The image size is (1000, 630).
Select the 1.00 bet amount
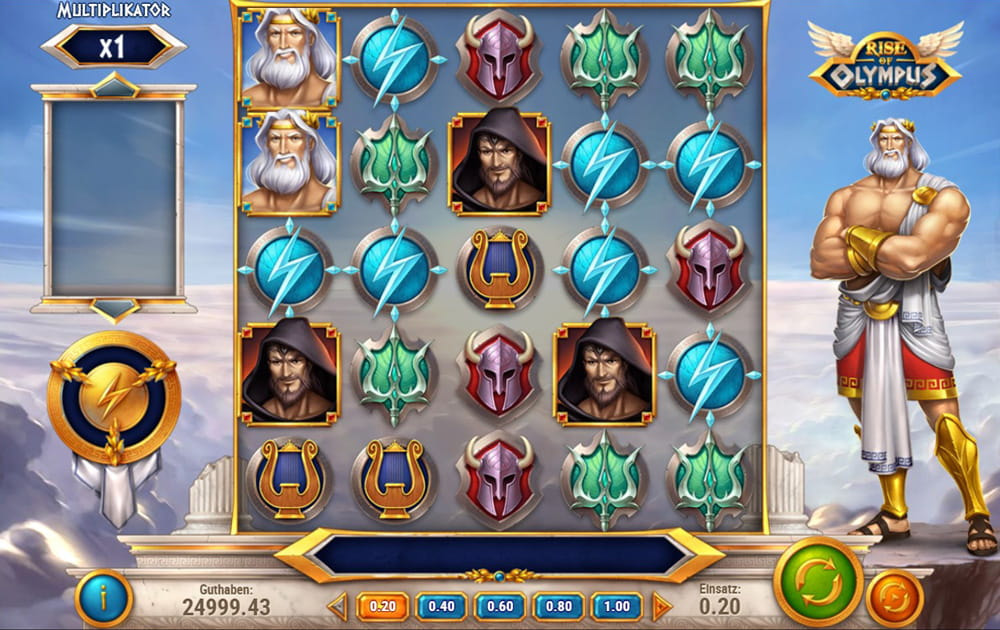click(617, 606)
